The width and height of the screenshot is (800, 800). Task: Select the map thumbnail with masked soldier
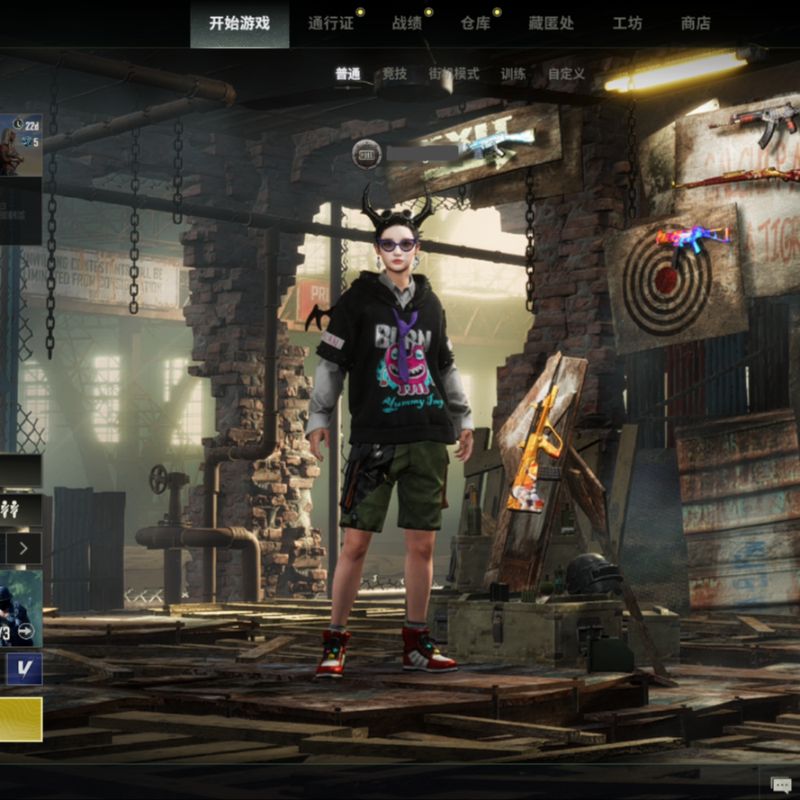[20, 608]
